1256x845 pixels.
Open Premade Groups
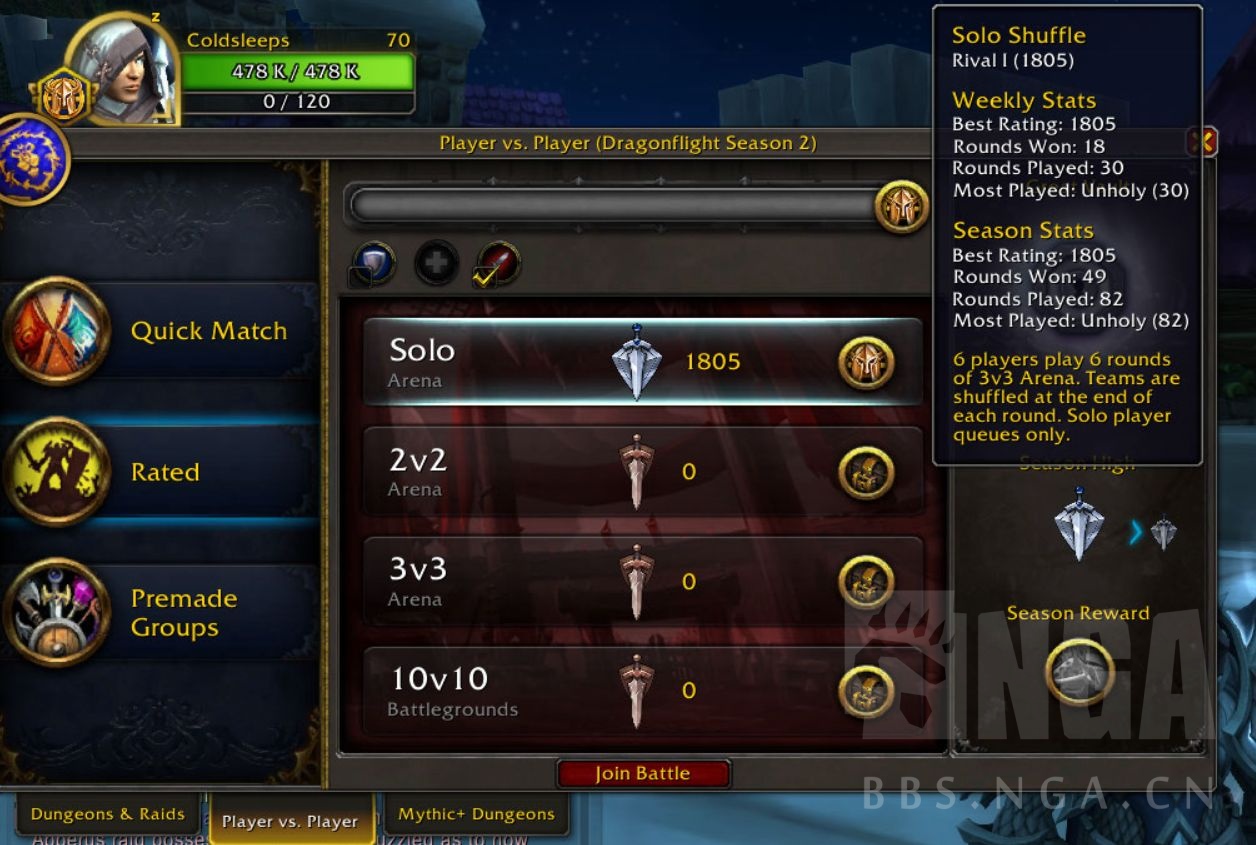160,612
